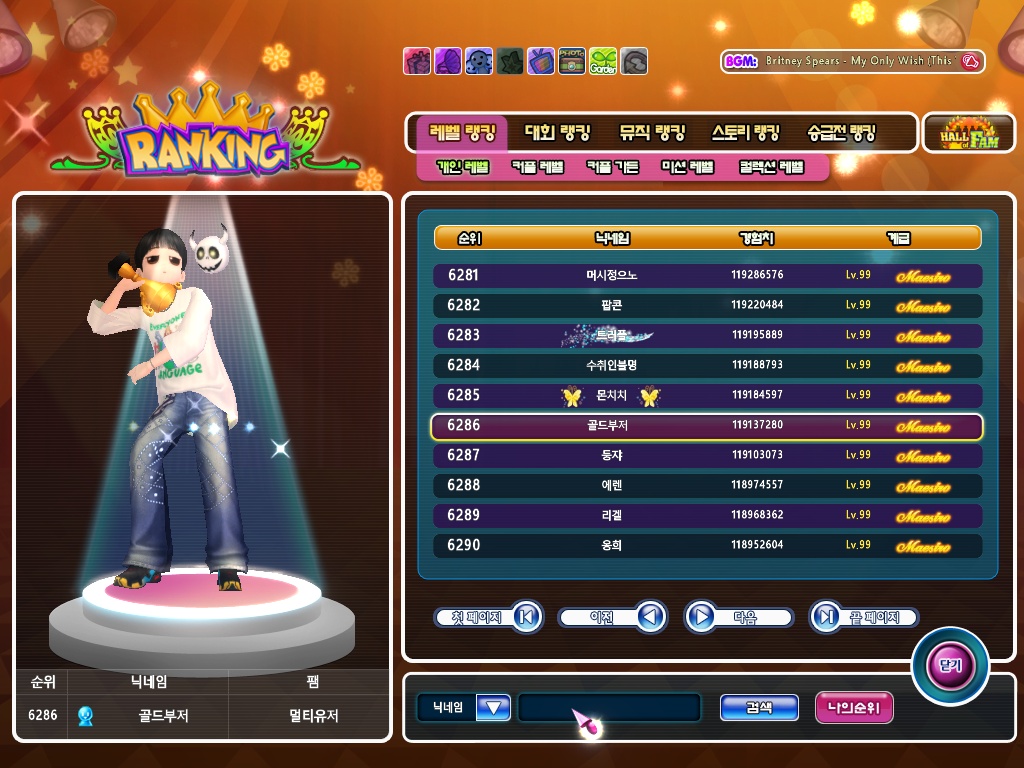The height and width of the screenshot is (768, 1024).
Task: Open the 닉네임 search type dropdown
Action: (x=494, y=708)
